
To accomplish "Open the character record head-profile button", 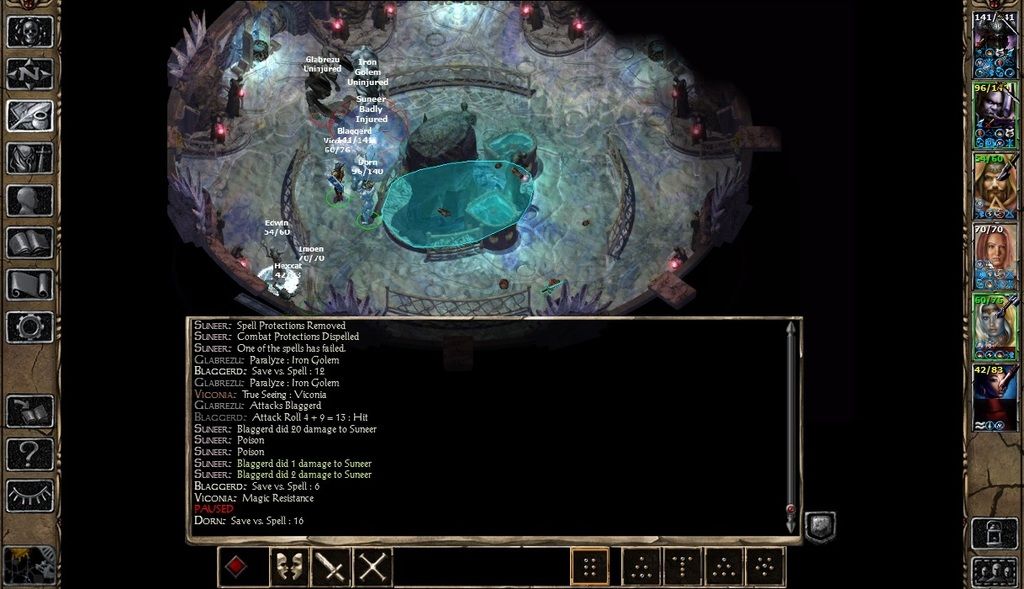I will tap(30, 200).
